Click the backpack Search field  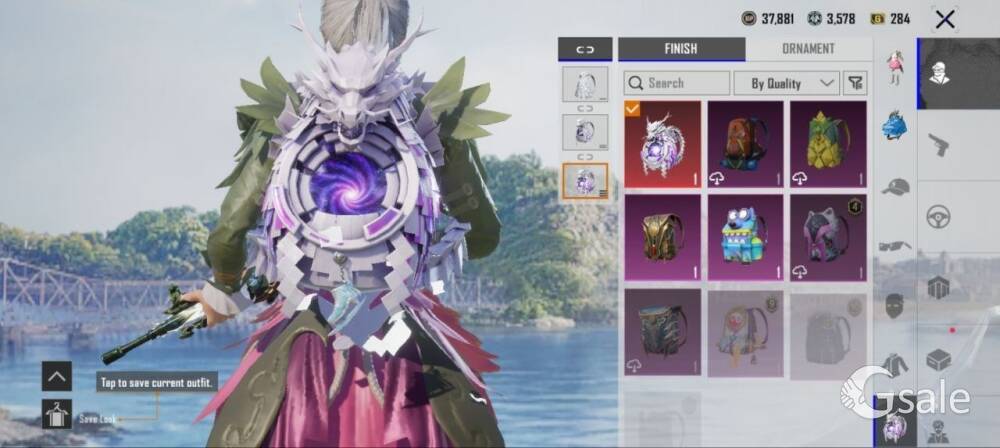(676, 83)
